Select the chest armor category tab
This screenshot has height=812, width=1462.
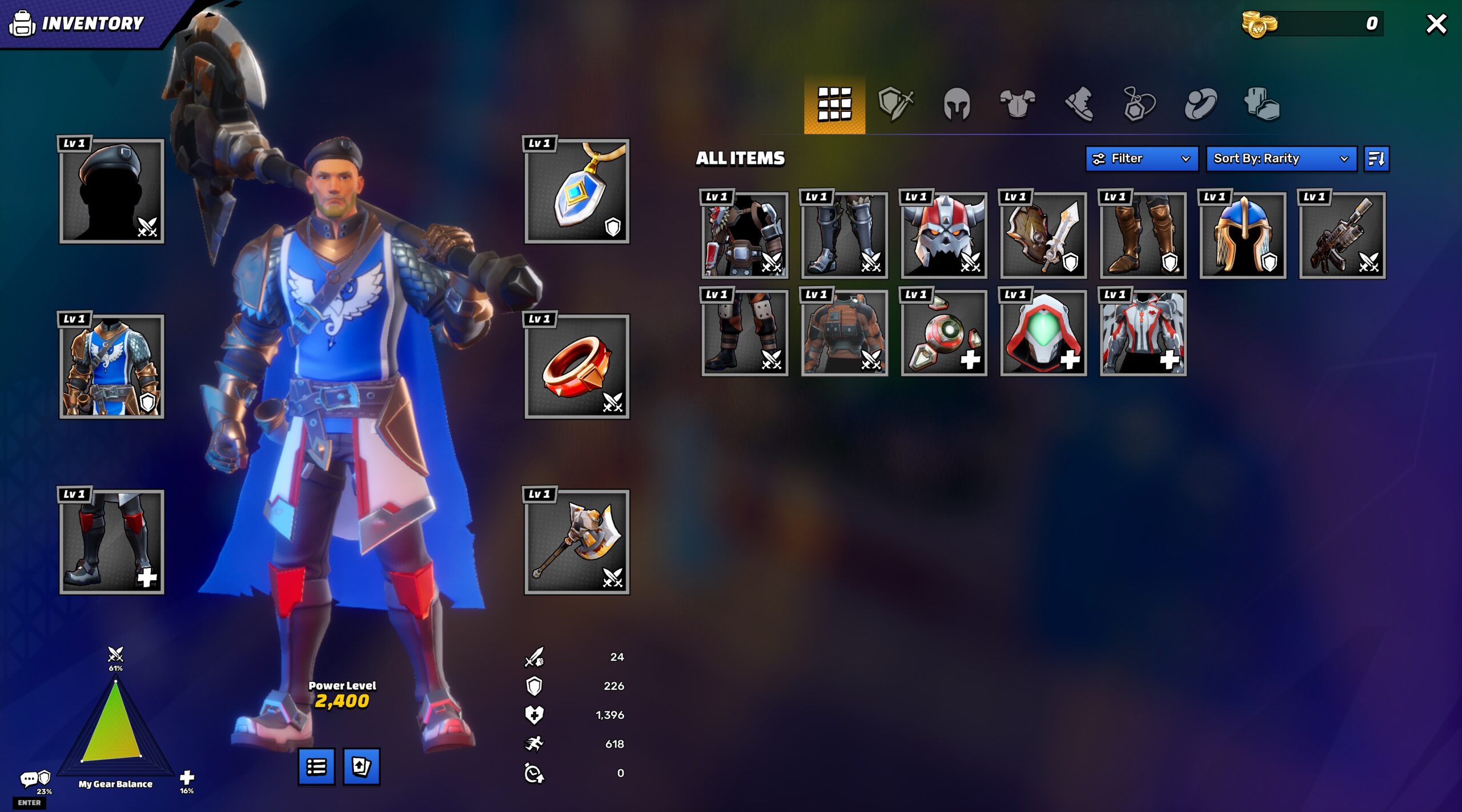(1018, 104)
